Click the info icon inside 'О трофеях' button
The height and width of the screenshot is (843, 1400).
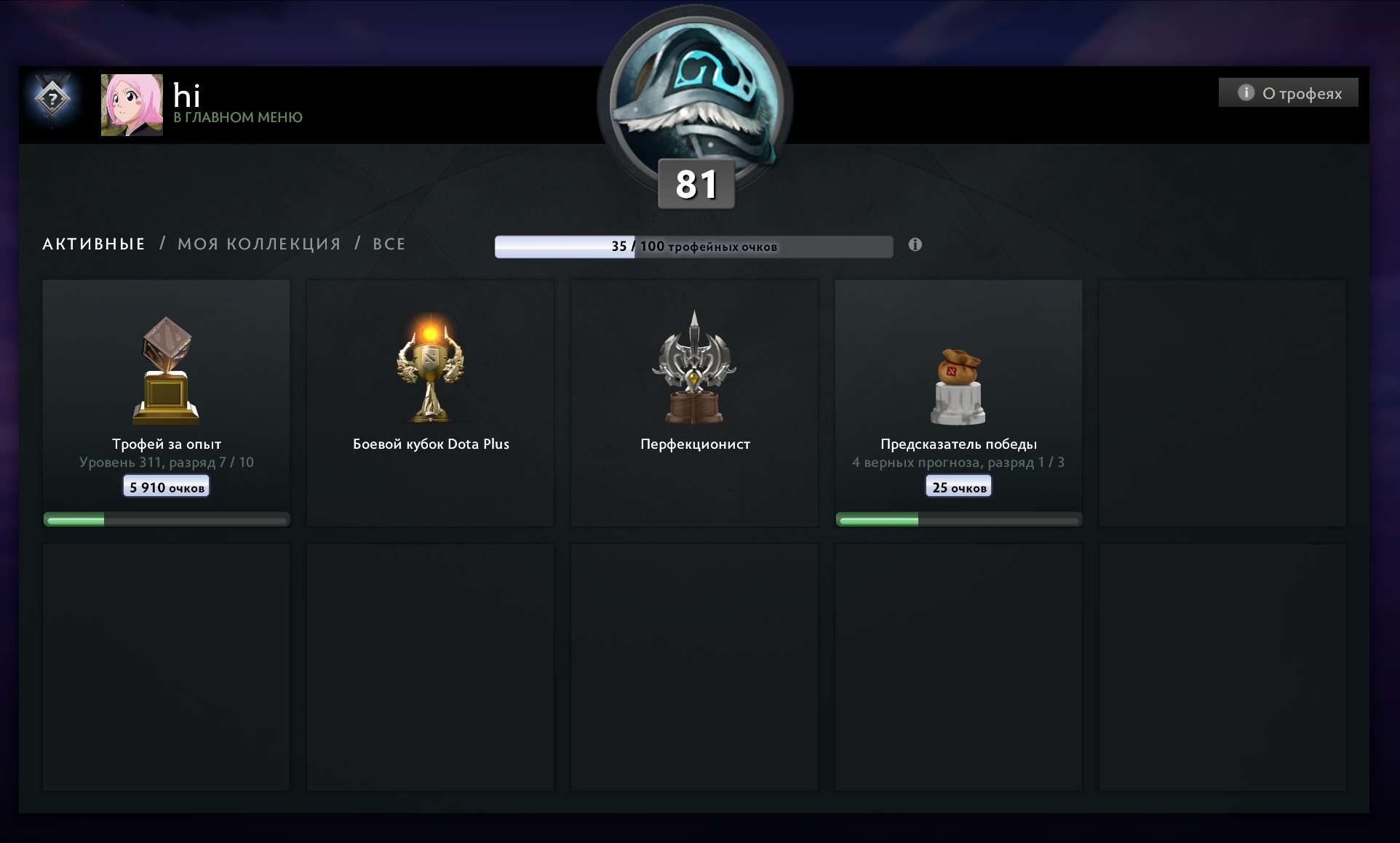(x=1246, y=92)
